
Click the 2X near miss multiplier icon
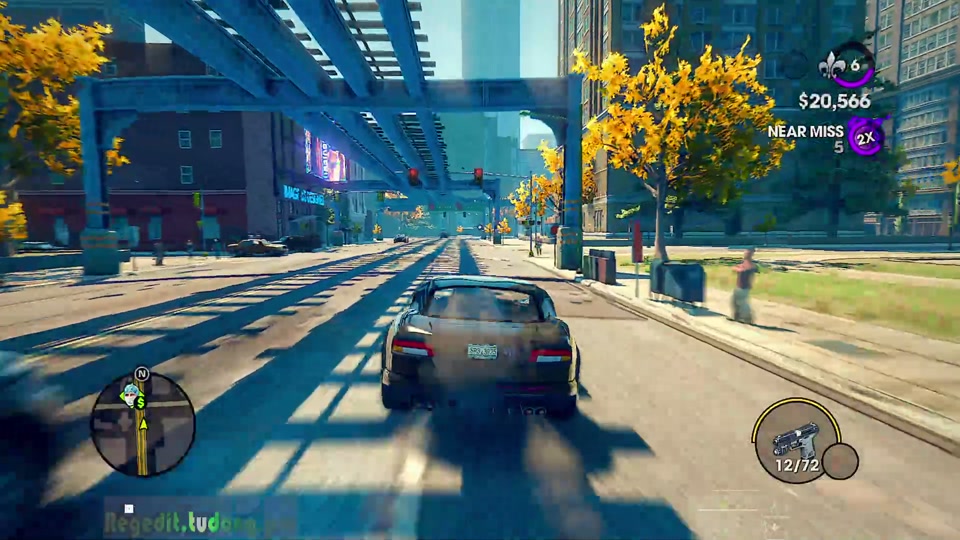(x=866, y=135)
